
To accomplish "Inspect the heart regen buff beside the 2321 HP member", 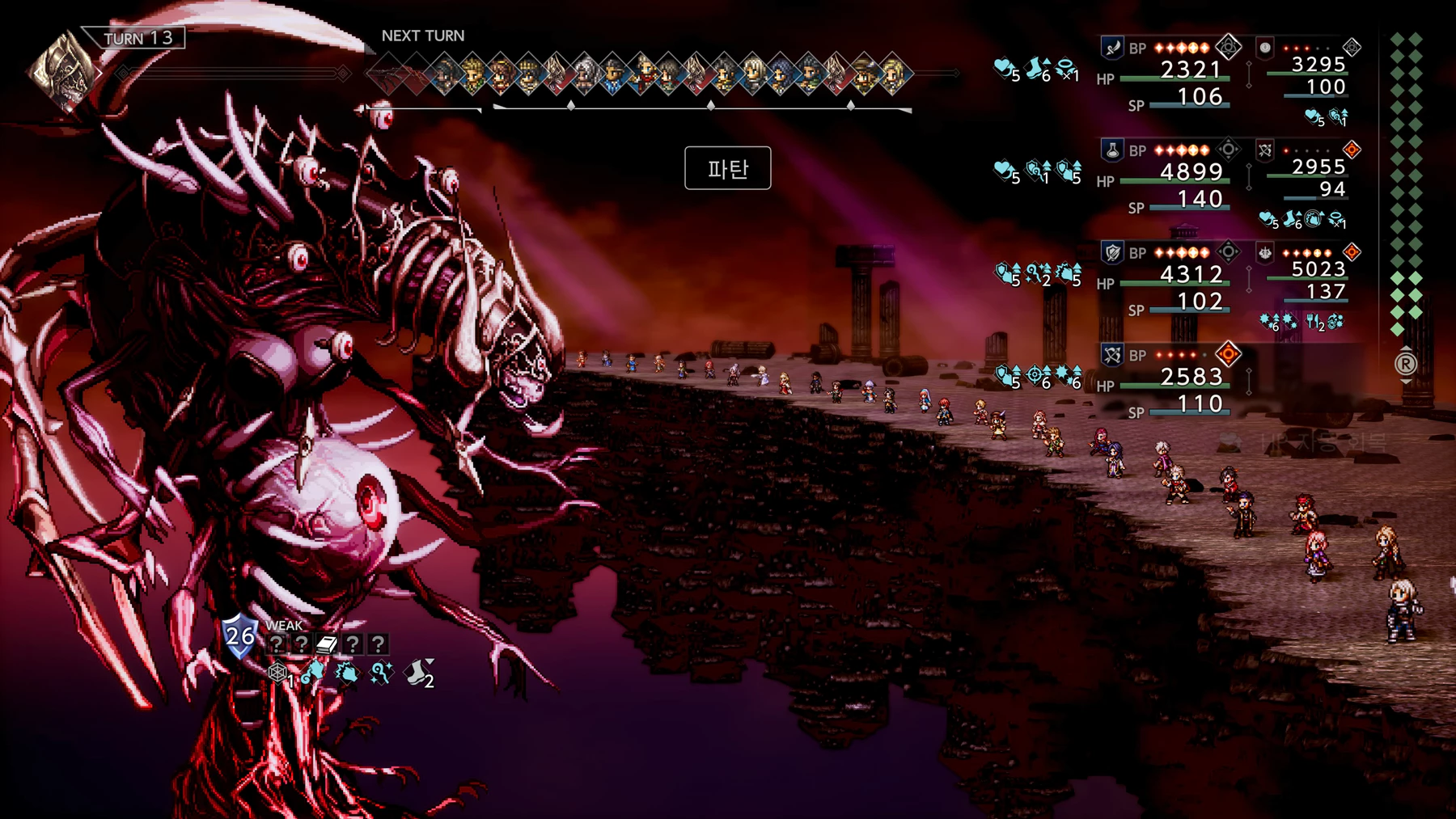I will pyautogui.click(x=1005, y=69).
